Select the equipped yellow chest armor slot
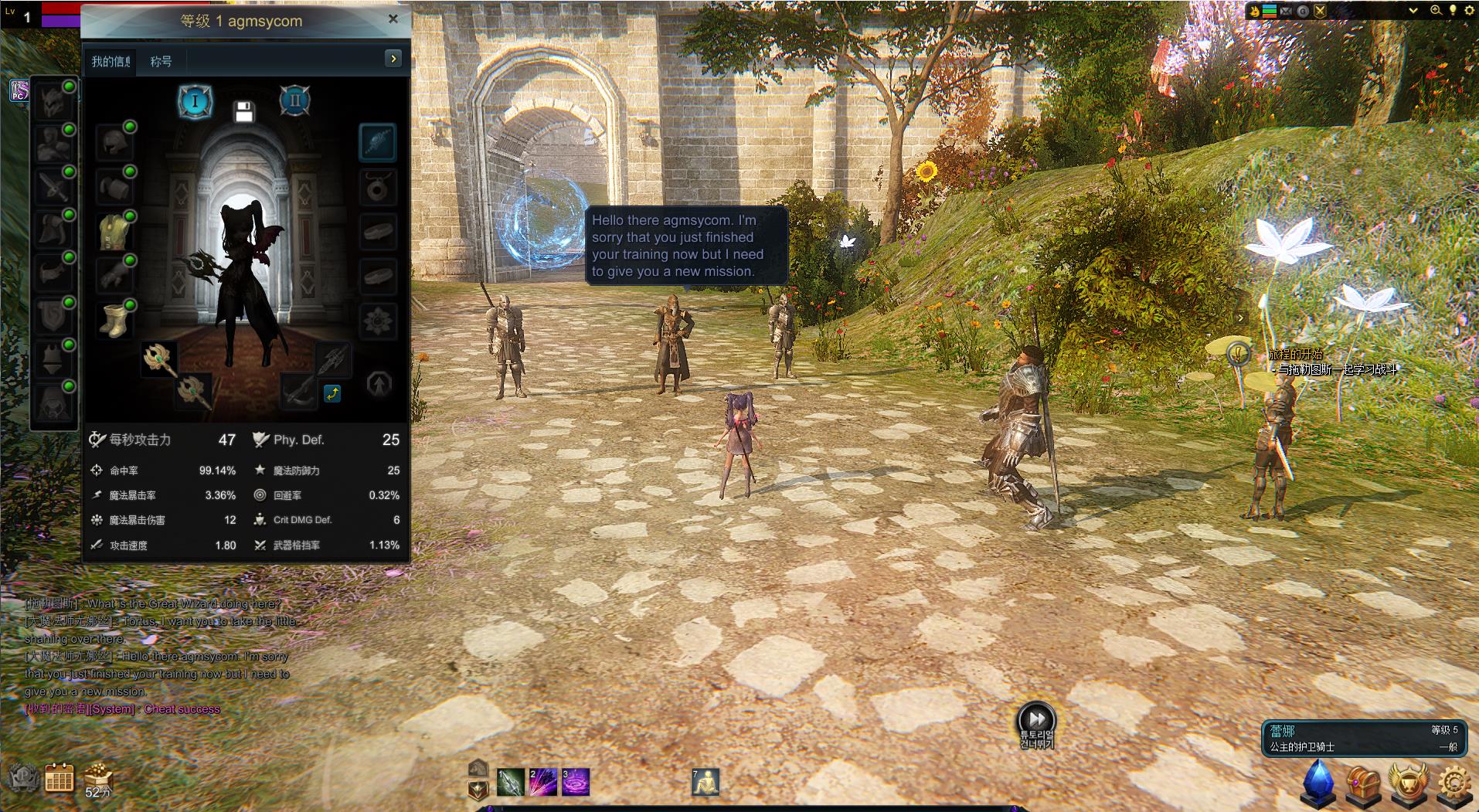This screenshot has width=1479, height=812. coord(114,231)
